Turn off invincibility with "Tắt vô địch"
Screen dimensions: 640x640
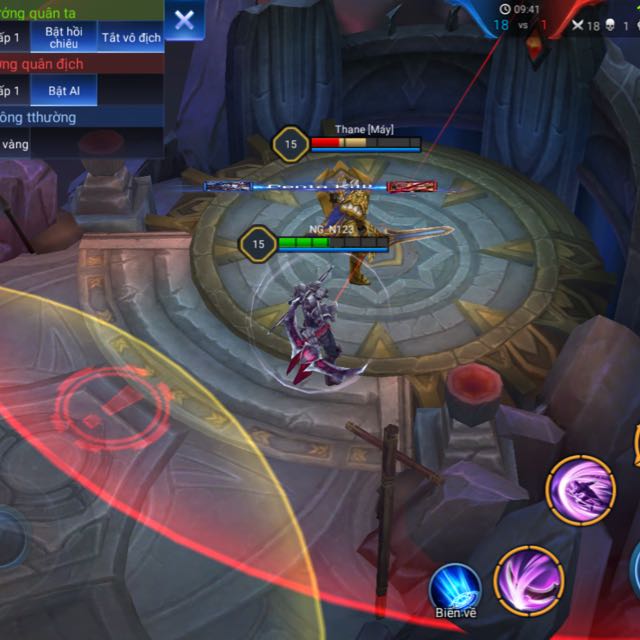[131, 38]
